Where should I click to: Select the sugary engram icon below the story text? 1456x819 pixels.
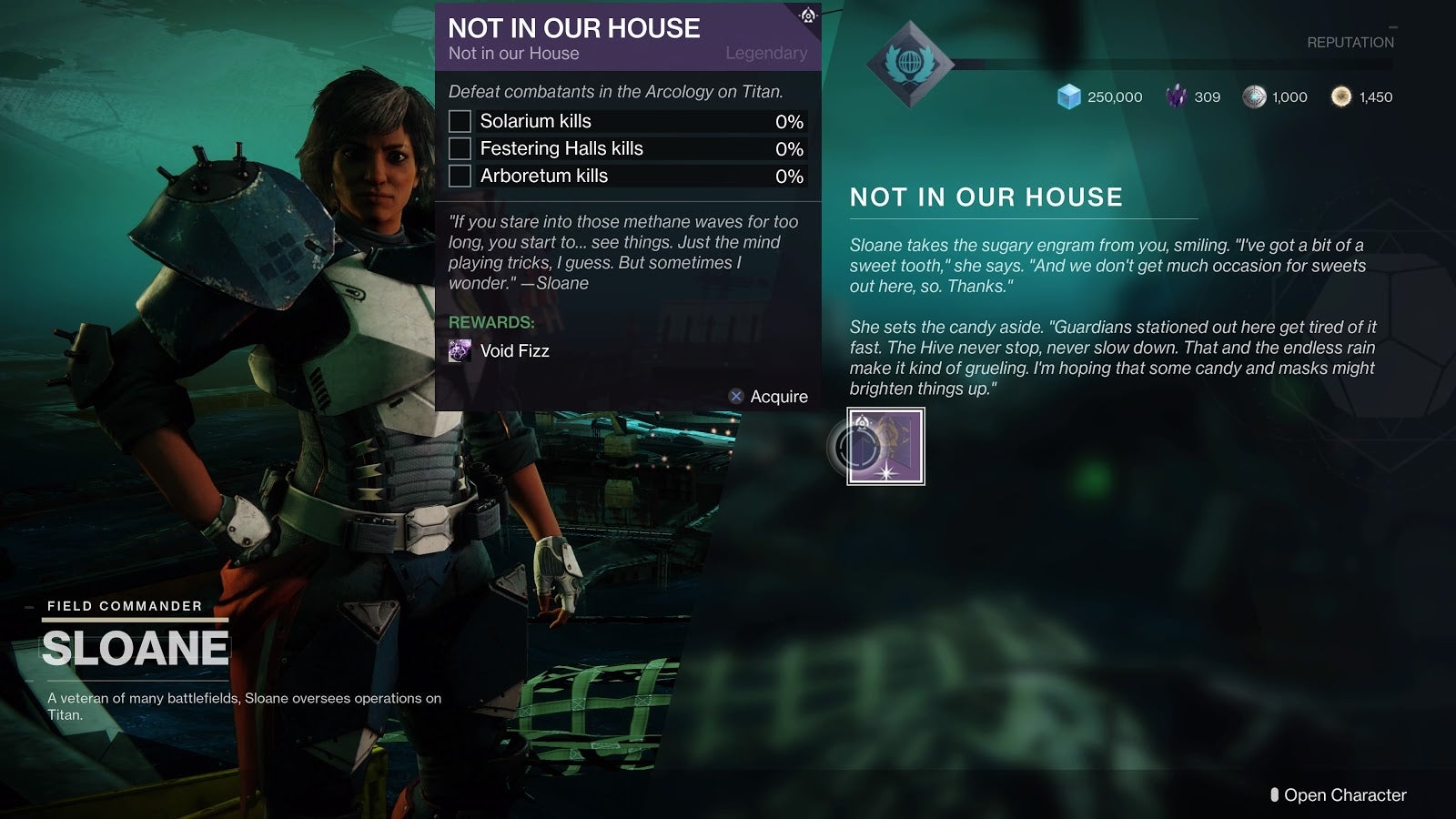[884, 447]
